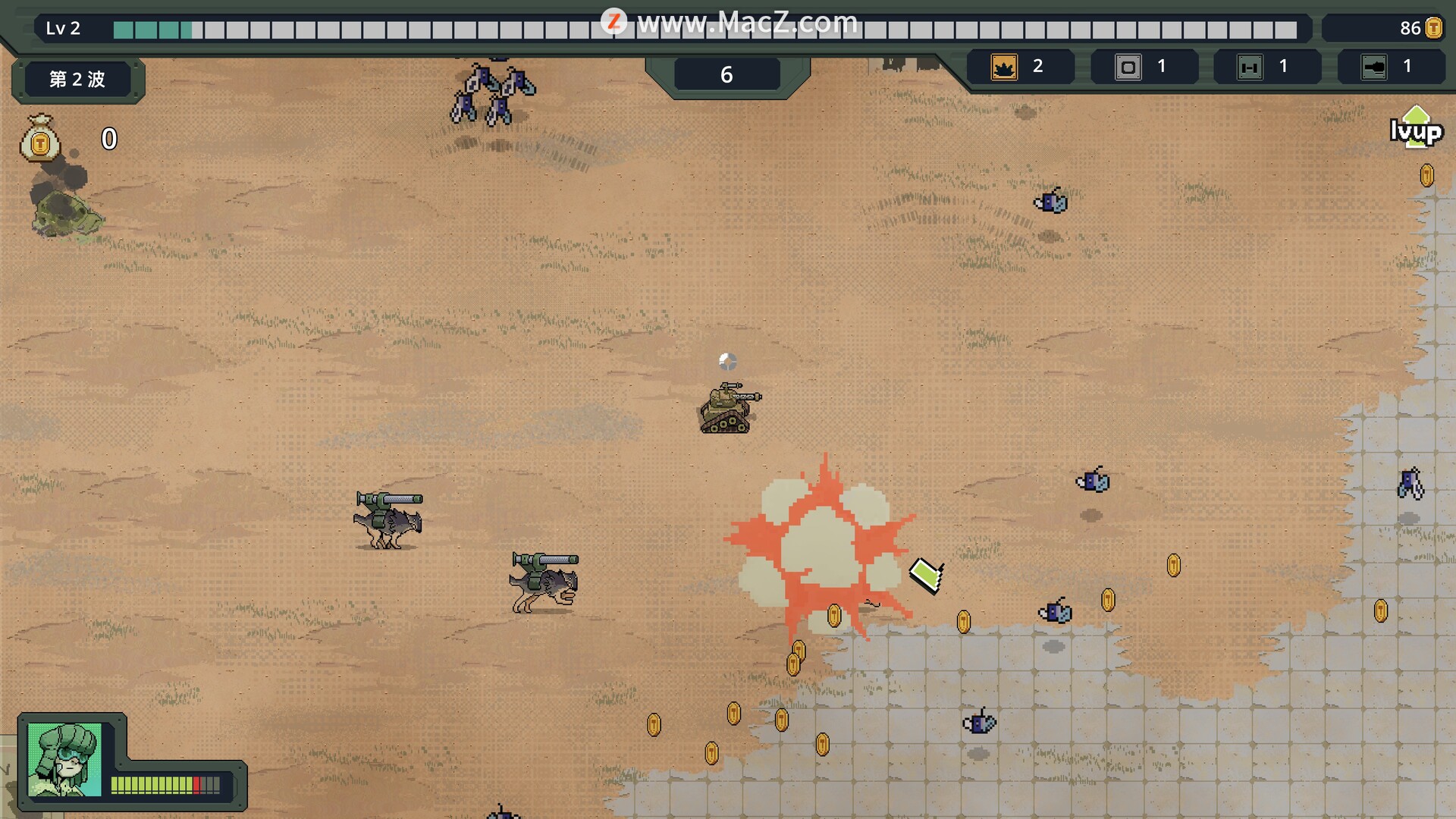
Task: Click the gold coin currency icon
Action: [1433, 29]
